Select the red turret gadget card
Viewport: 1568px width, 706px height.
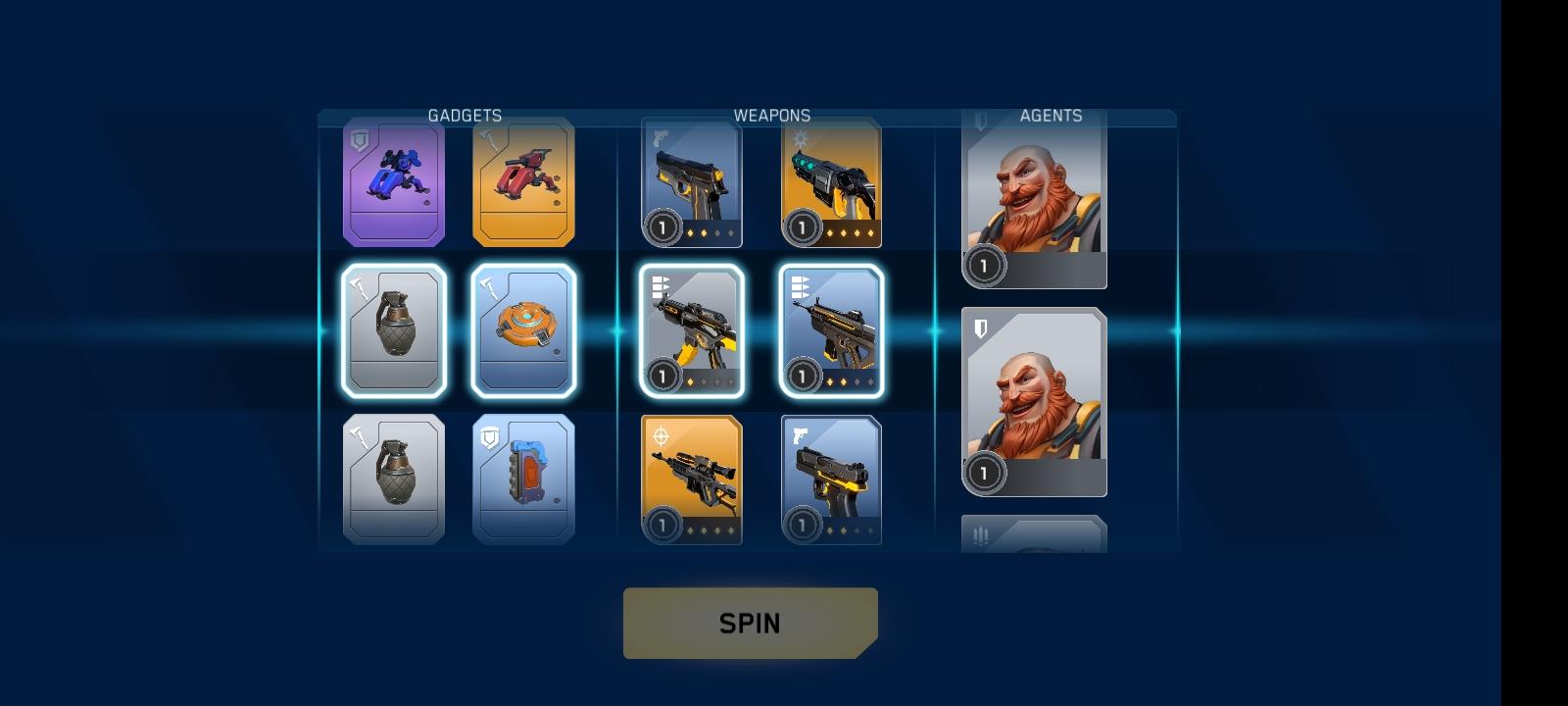[522, 182]
